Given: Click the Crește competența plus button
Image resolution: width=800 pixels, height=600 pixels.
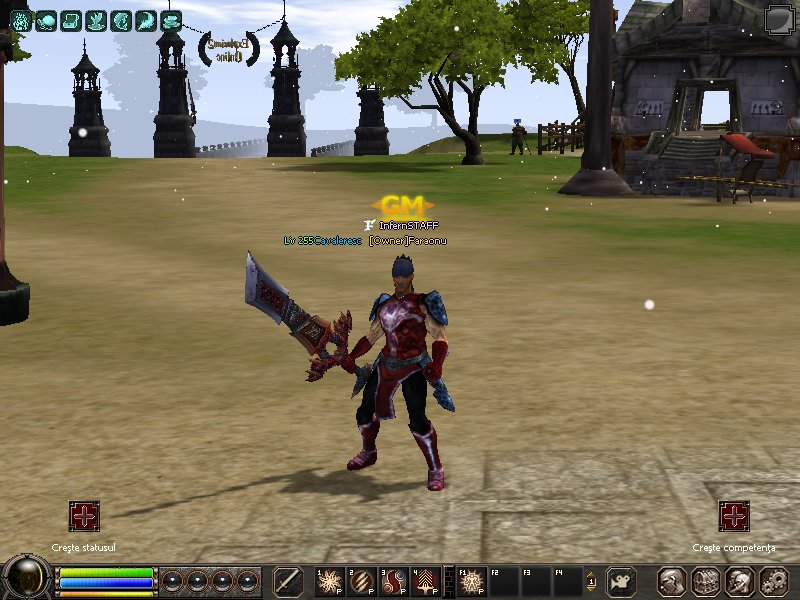Looking at the screenshot, I should click(x=734, y=516).
